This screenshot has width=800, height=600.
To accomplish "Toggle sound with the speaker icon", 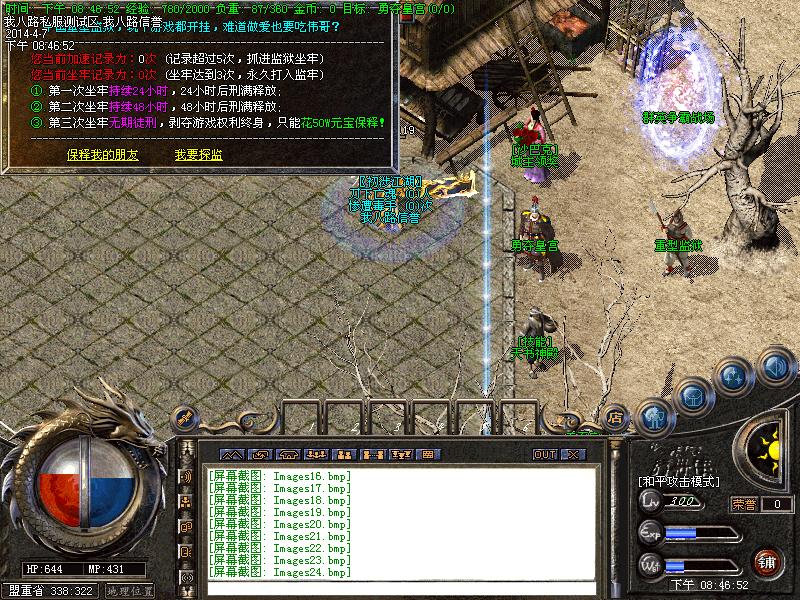I will point(775,367).
